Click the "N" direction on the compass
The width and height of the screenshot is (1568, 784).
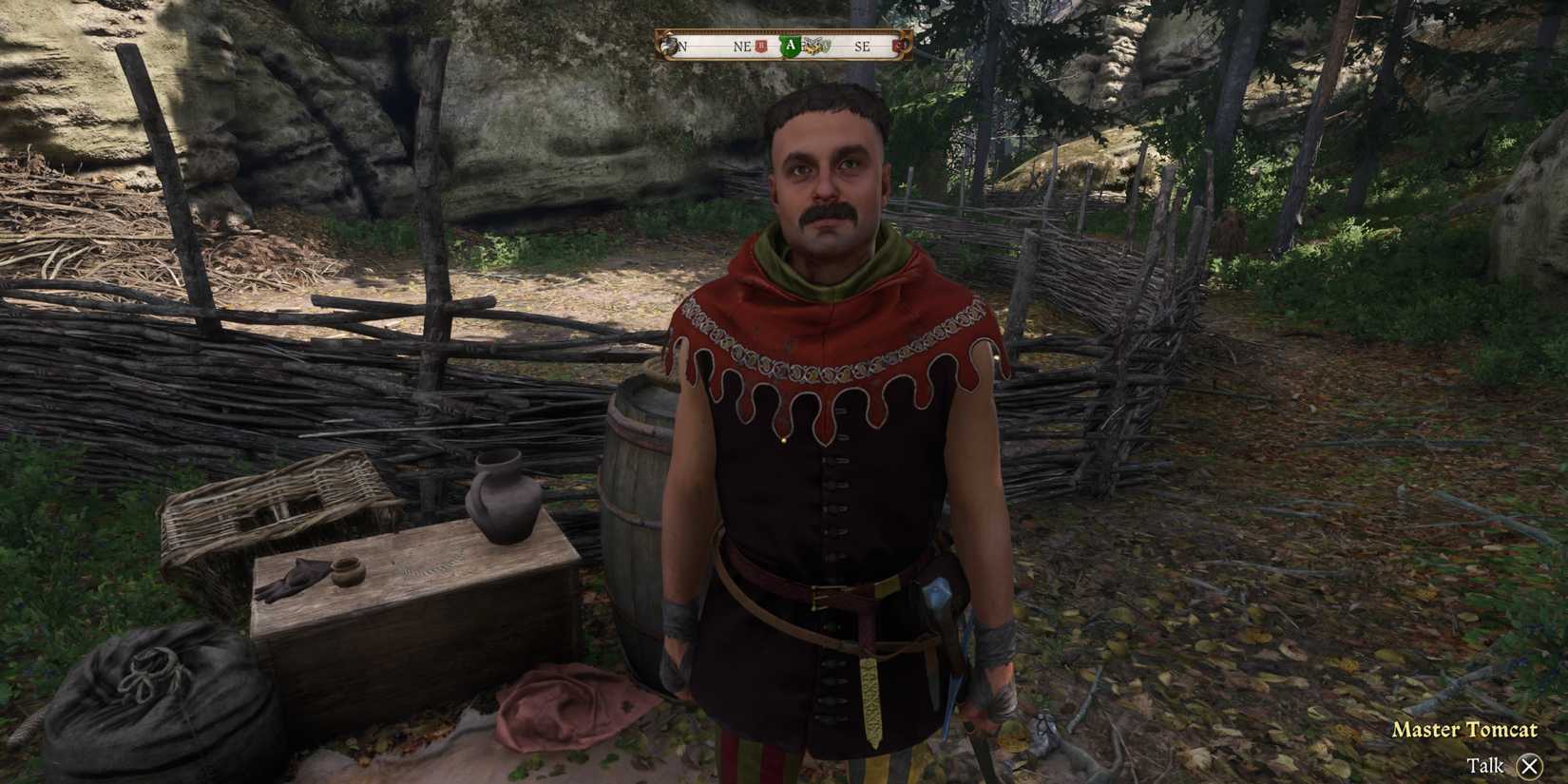[681, 45]
